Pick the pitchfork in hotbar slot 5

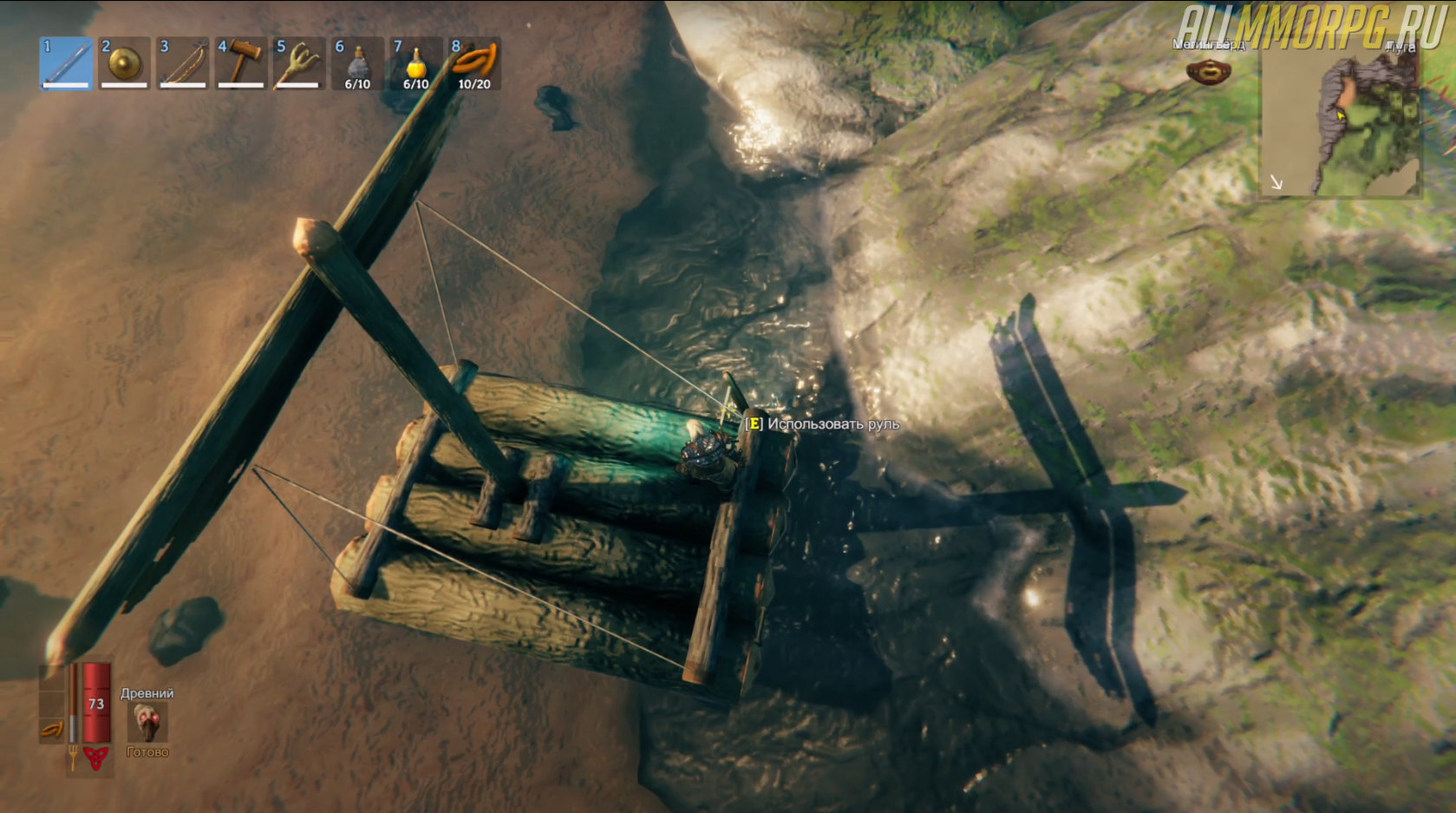(298, 63)
